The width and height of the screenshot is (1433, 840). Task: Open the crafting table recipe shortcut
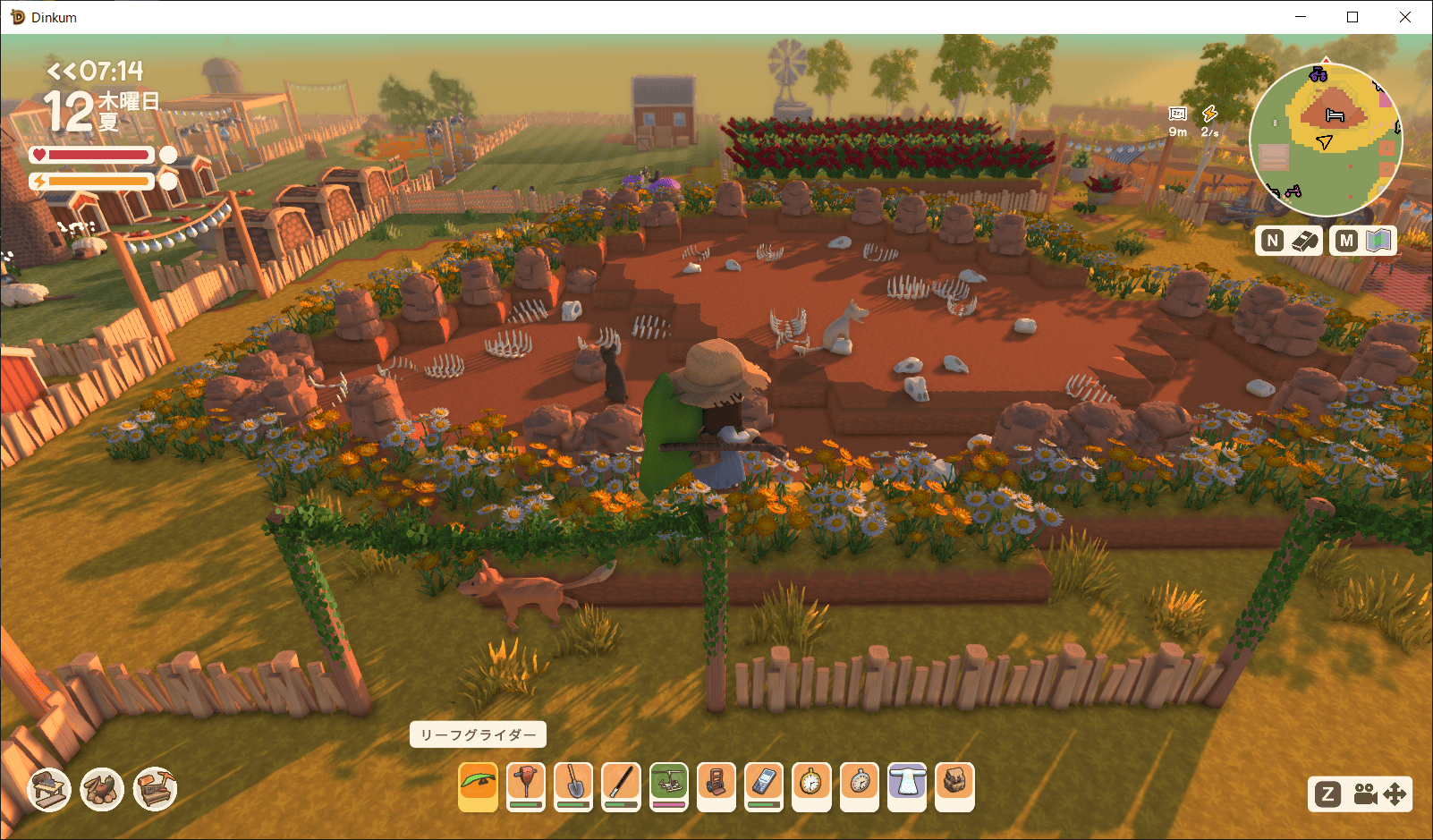tap(49, 789)
